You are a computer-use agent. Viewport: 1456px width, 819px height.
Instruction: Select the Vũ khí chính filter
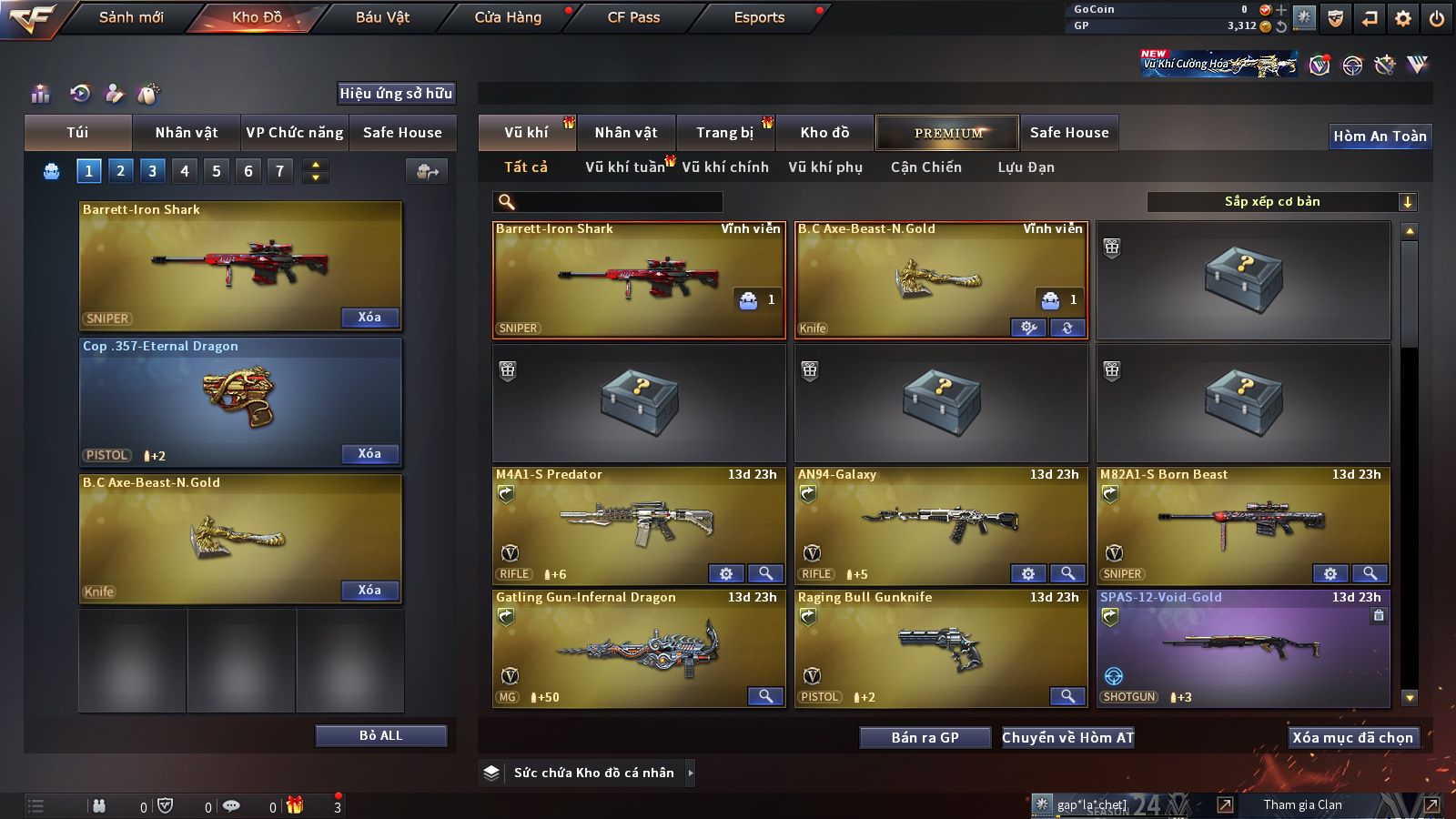(724, 167)
